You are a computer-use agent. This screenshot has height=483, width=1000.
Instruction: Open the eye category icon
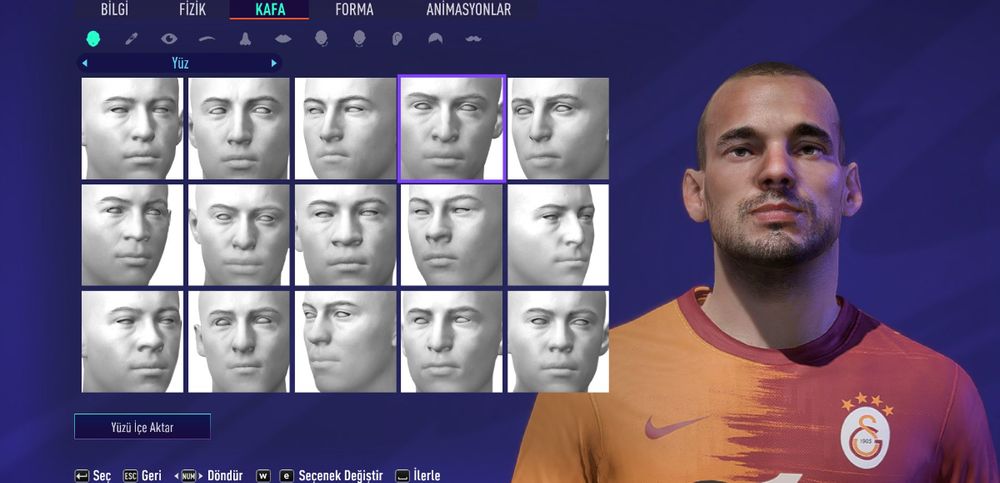(x=169, y=39)
